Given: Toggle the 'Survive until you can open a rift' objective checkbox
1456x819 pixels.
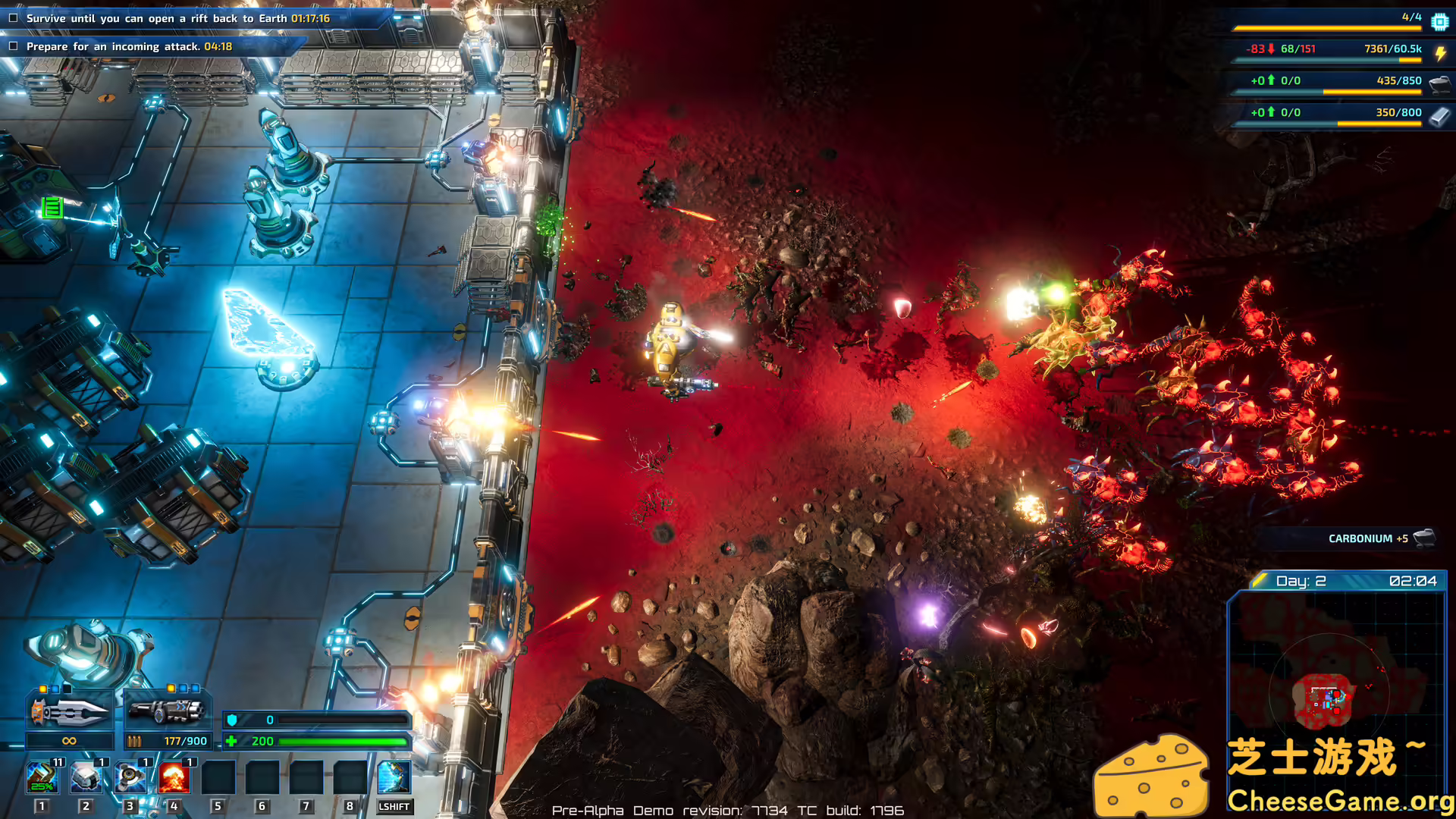Looking at the screenshot, I should pos(12,17).
